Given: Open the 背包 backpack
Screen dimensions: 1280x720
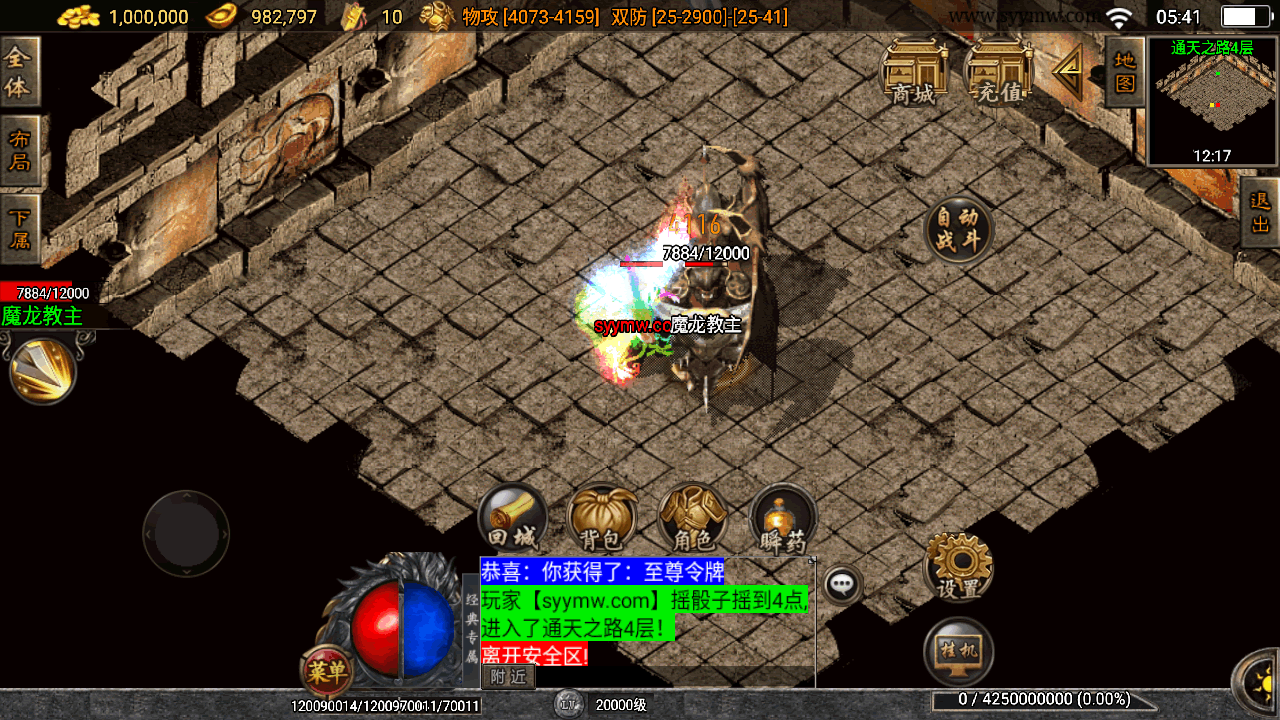Looking at the screenshot, I should 601,518.
